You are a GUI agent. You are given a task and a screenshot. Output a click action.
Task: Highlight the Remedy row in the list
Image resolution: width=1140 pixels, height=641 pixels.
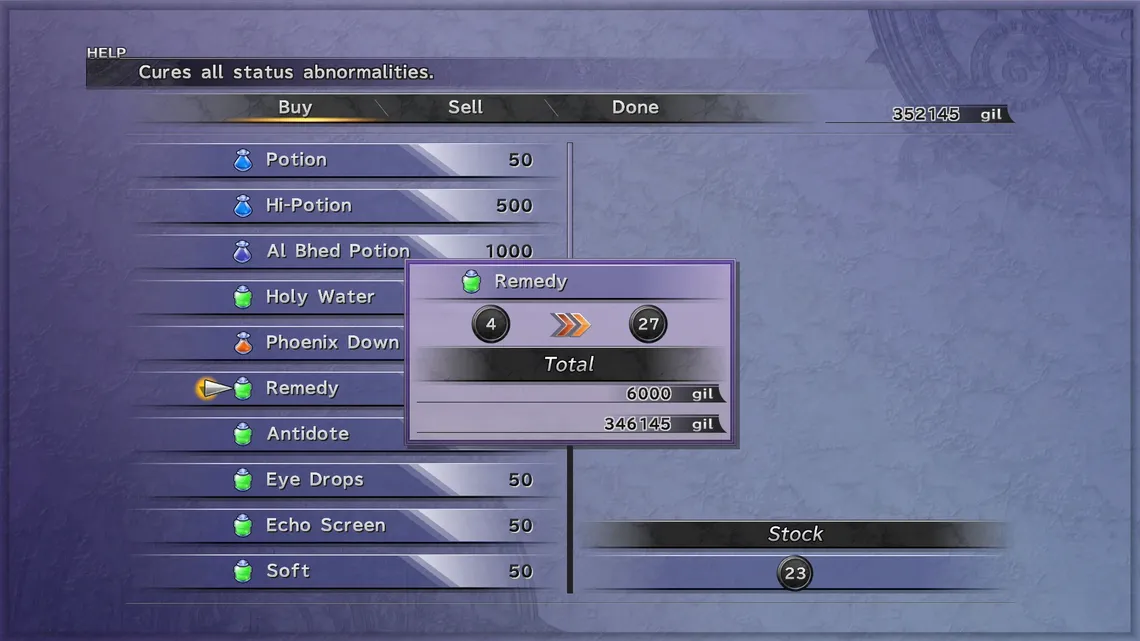coord(302,389)
